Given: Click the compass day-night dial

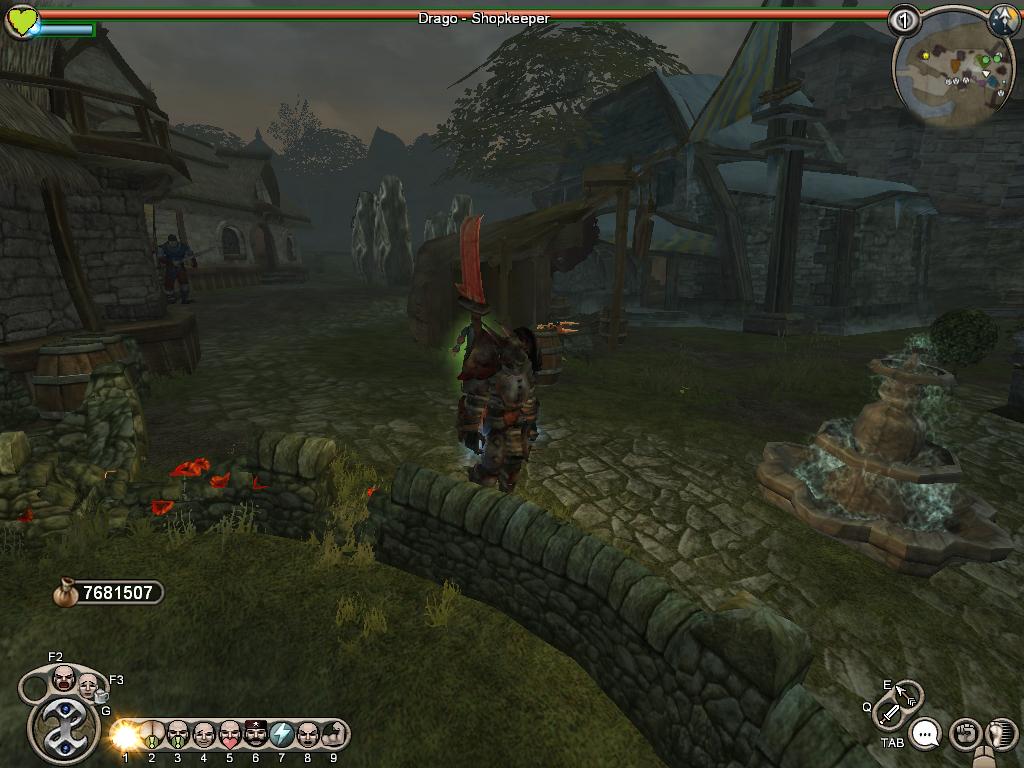Looking at the screenshot, I should [1003, 19].
